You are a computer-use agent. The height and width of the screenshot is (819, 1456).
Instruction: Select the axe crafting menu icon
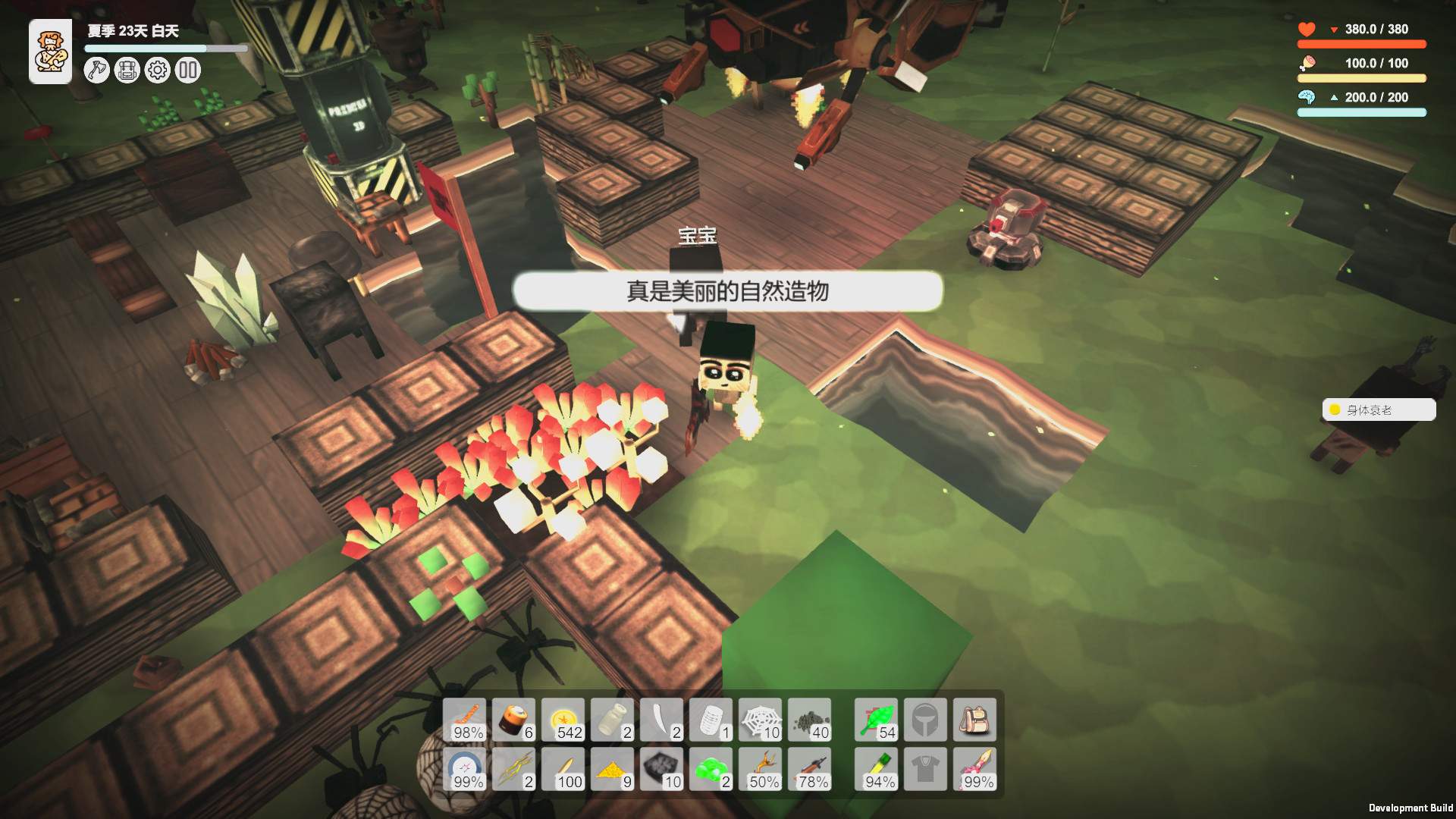click(x=96, y=70)
